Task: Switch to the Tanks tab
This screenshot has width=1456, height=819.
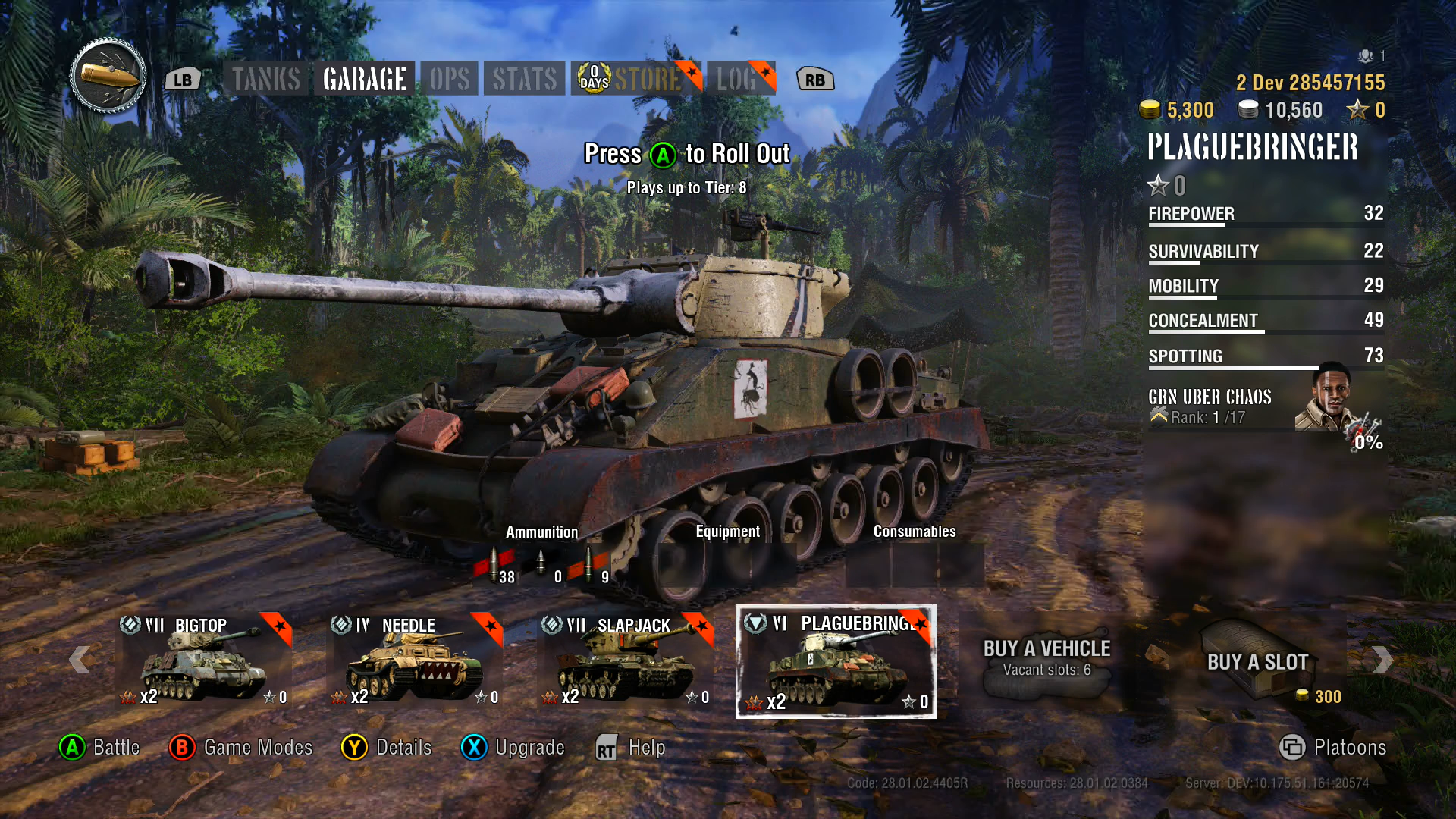Action: (x=265, y=79)
